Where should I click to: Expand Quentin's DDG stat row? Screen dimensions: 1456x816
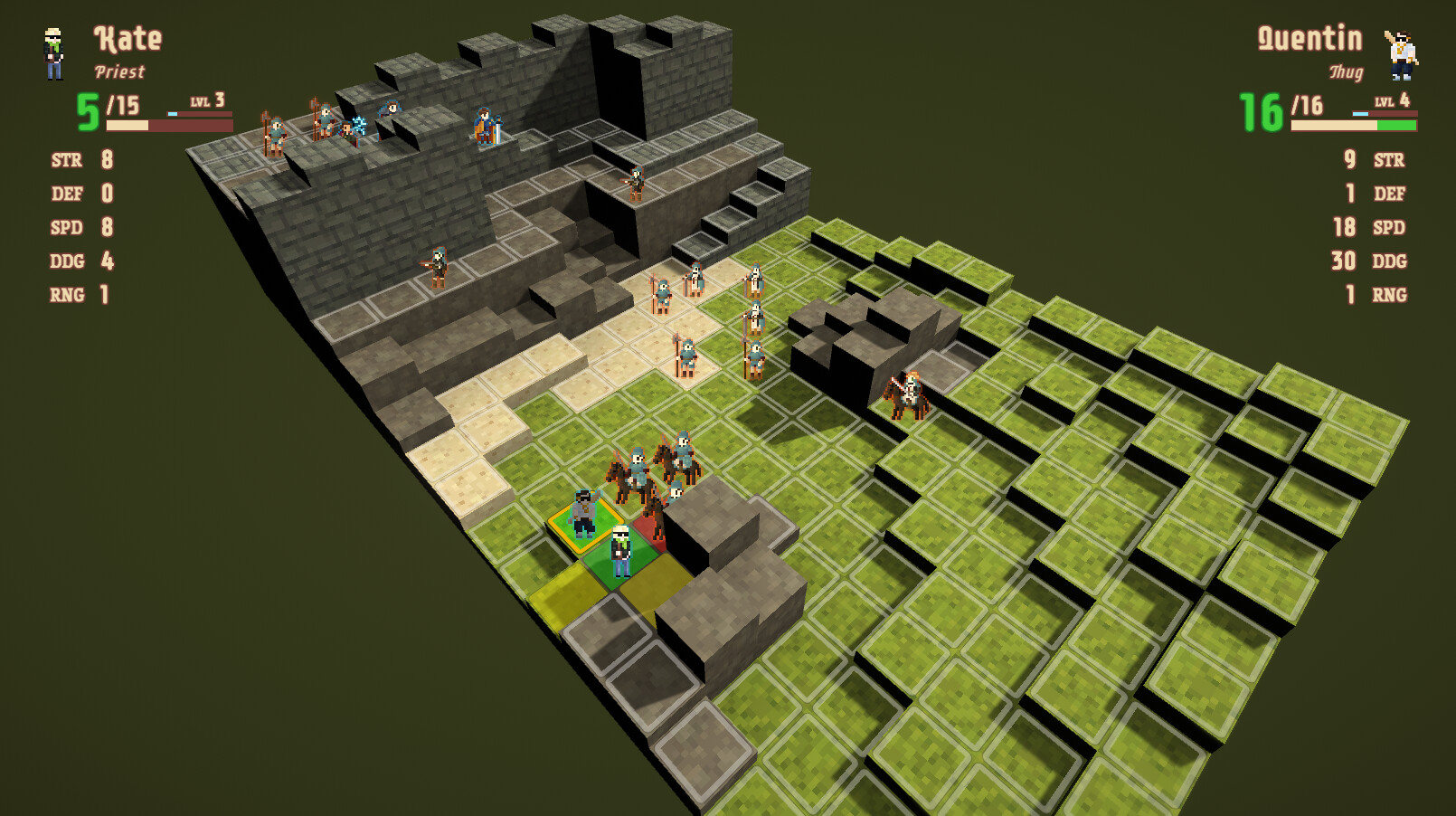1366,261
